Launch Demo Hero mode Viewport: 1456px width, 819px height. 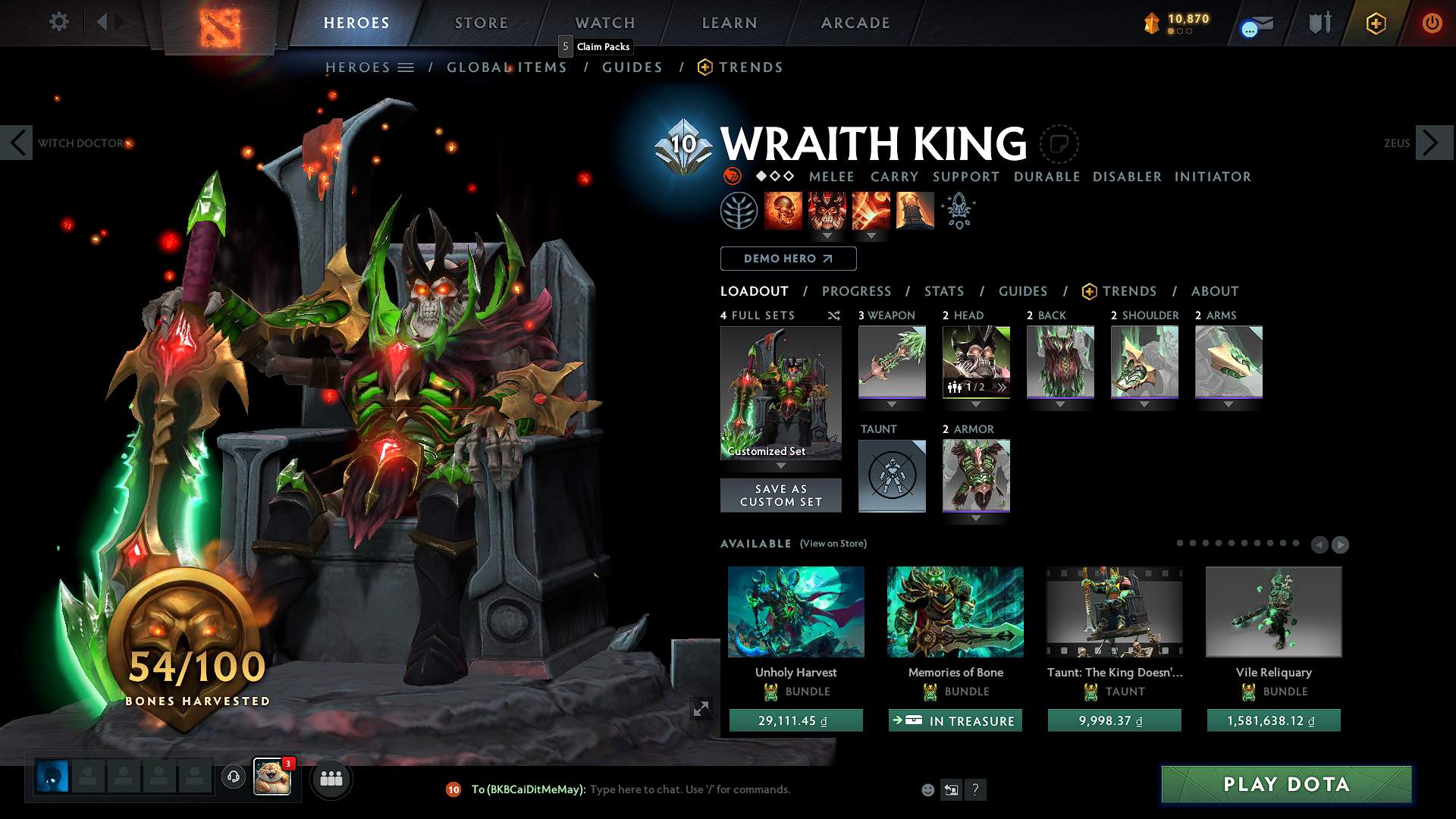(x=788, y=259)
